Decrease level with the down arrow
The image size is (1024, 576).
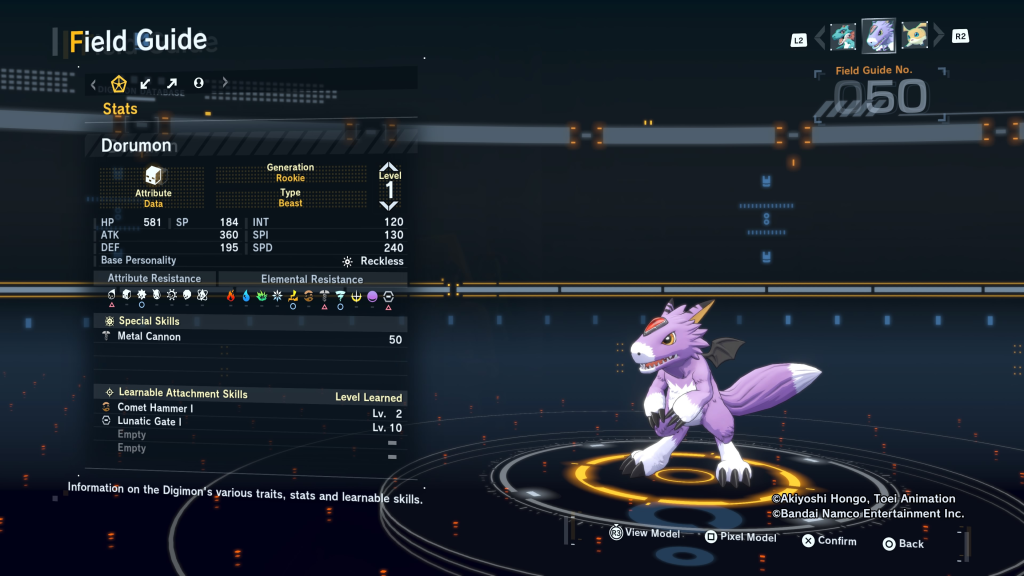pyautogui.click(x=389, y=205)
